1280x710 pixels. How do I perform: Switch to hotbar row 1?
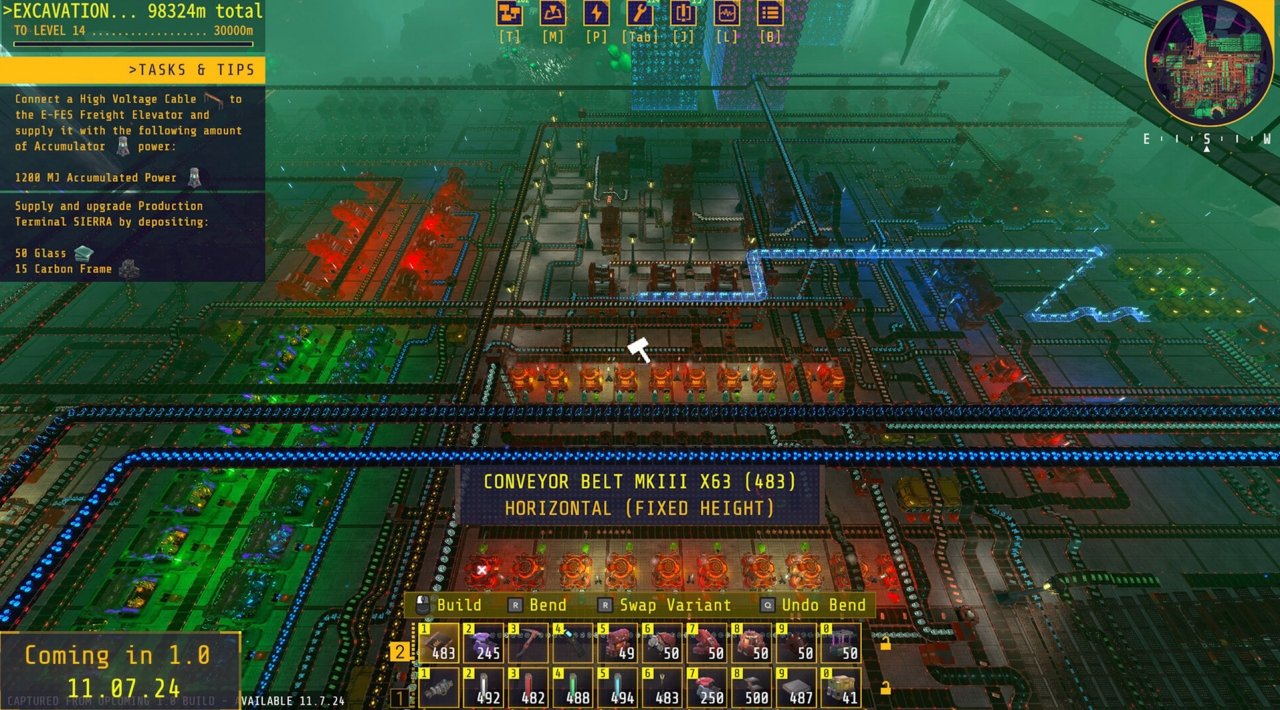(400, 696)
